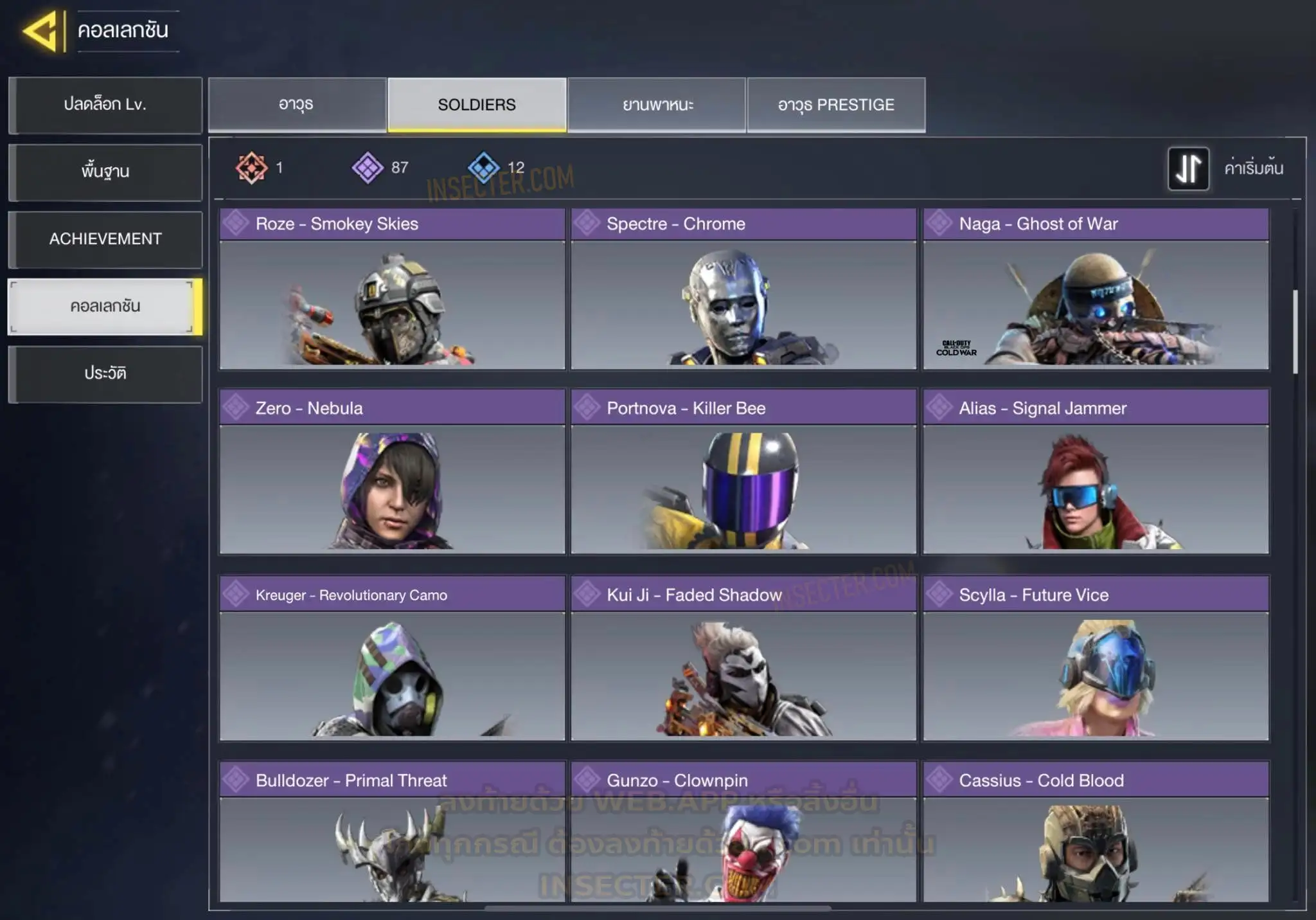Filter by the purple epic rarity icon
The width and height of the screenshot is (1316, 920).
point(368,168)
